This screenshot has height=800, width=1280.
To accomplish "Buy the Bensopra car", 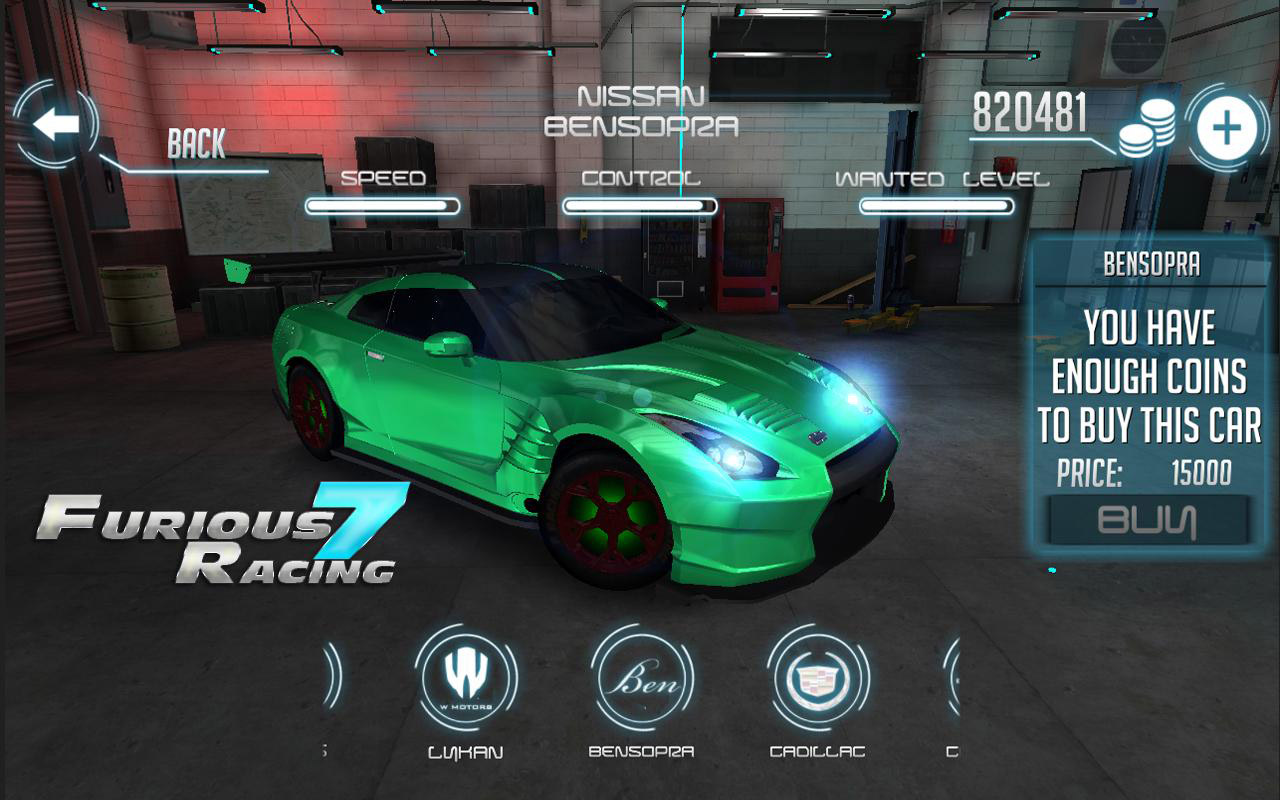I will (x=1148, y=520).
